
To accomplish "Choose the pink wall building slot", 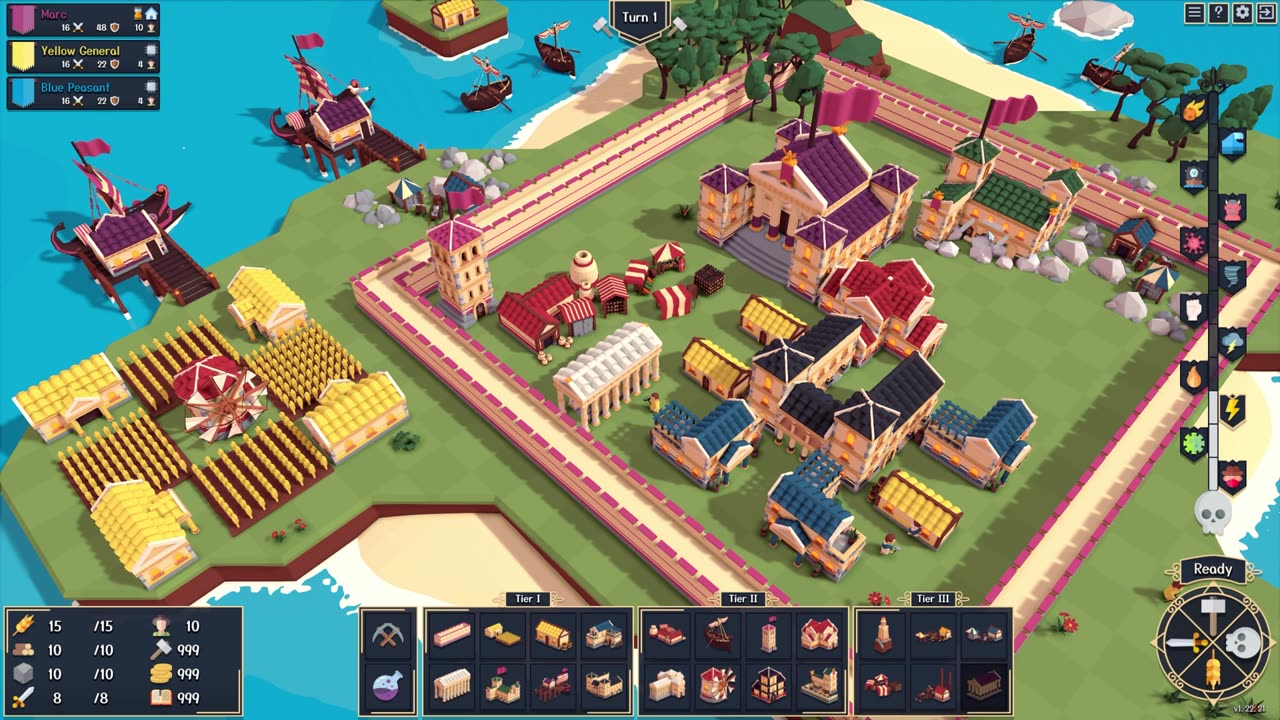I will coord(452,634).
